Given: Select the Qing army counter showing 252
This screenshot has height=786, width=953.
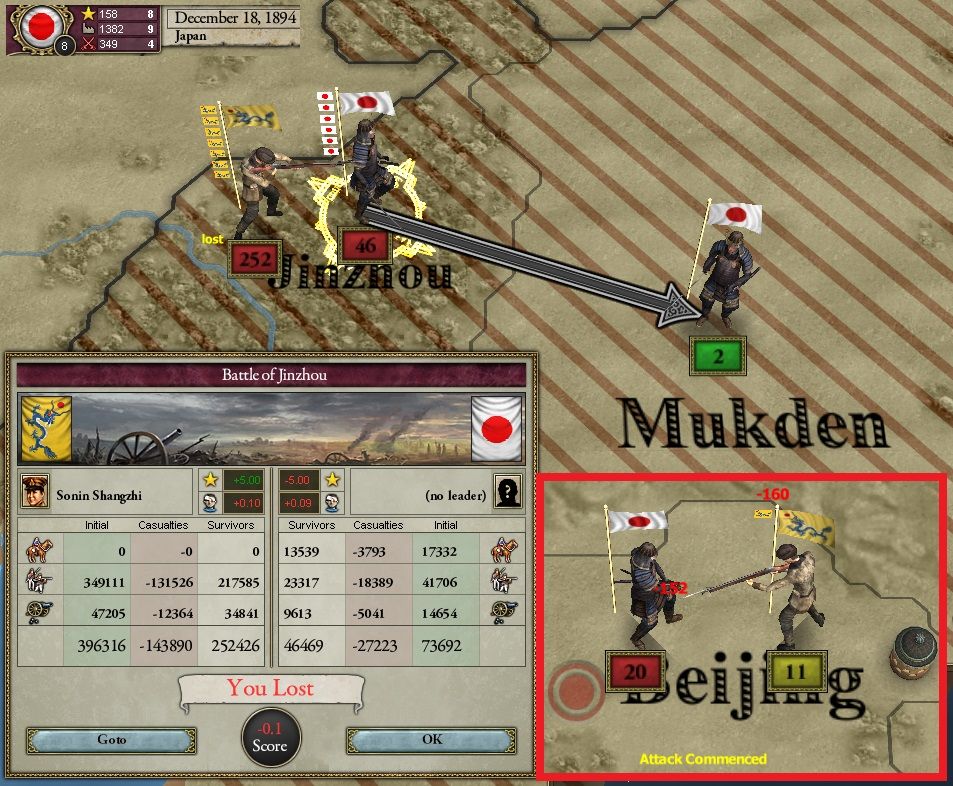Looking at the screenshot, I should (255, 258).
